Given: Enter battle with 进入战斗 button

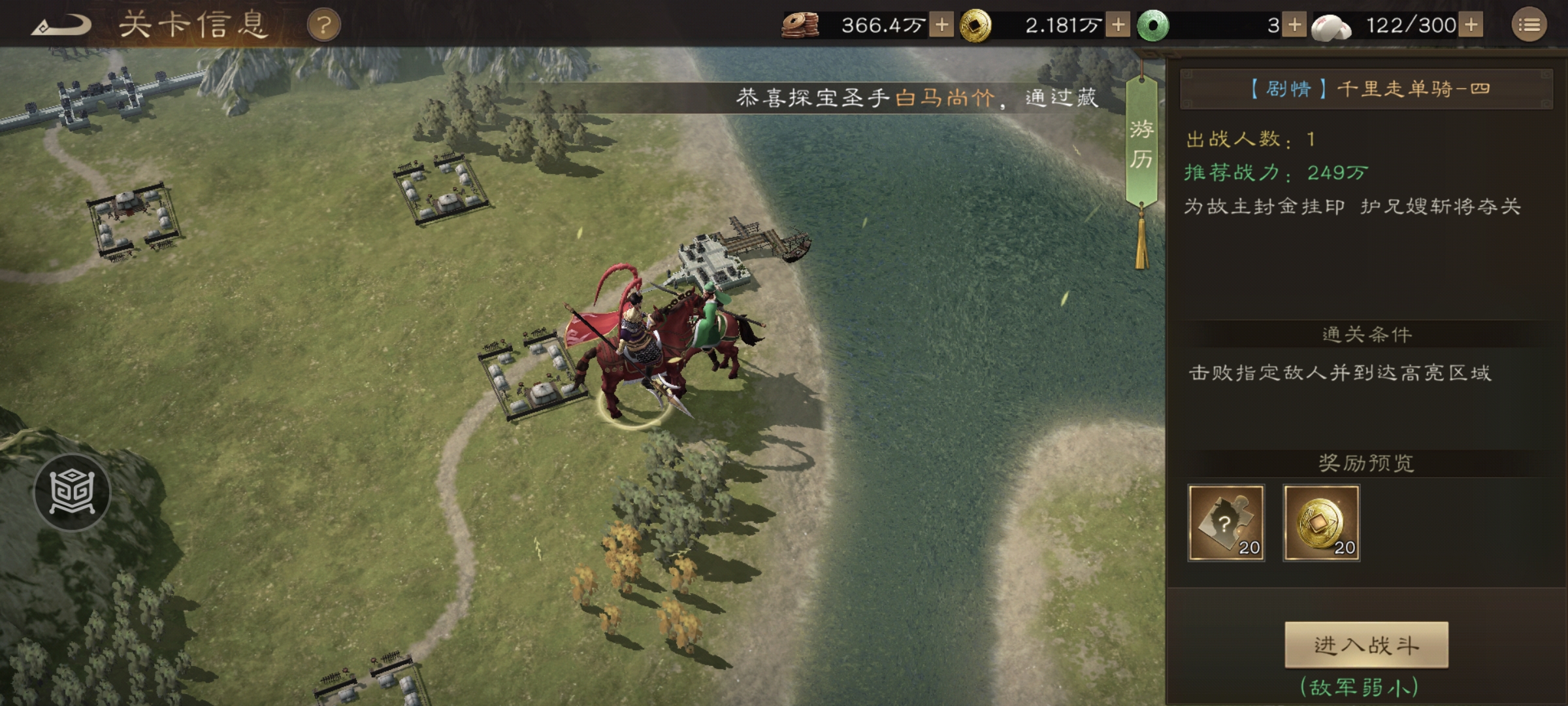Looking at the screenshot, I should tap(1366, 645).
